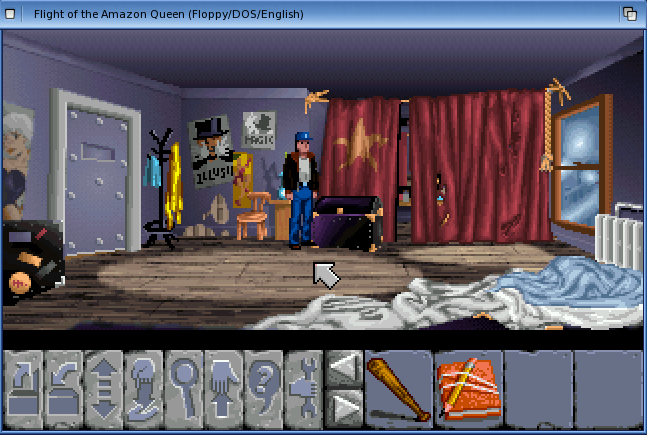Select the orange journal in inventory
This screenshot has width=647, height=435.
click(x=468, y=386)
